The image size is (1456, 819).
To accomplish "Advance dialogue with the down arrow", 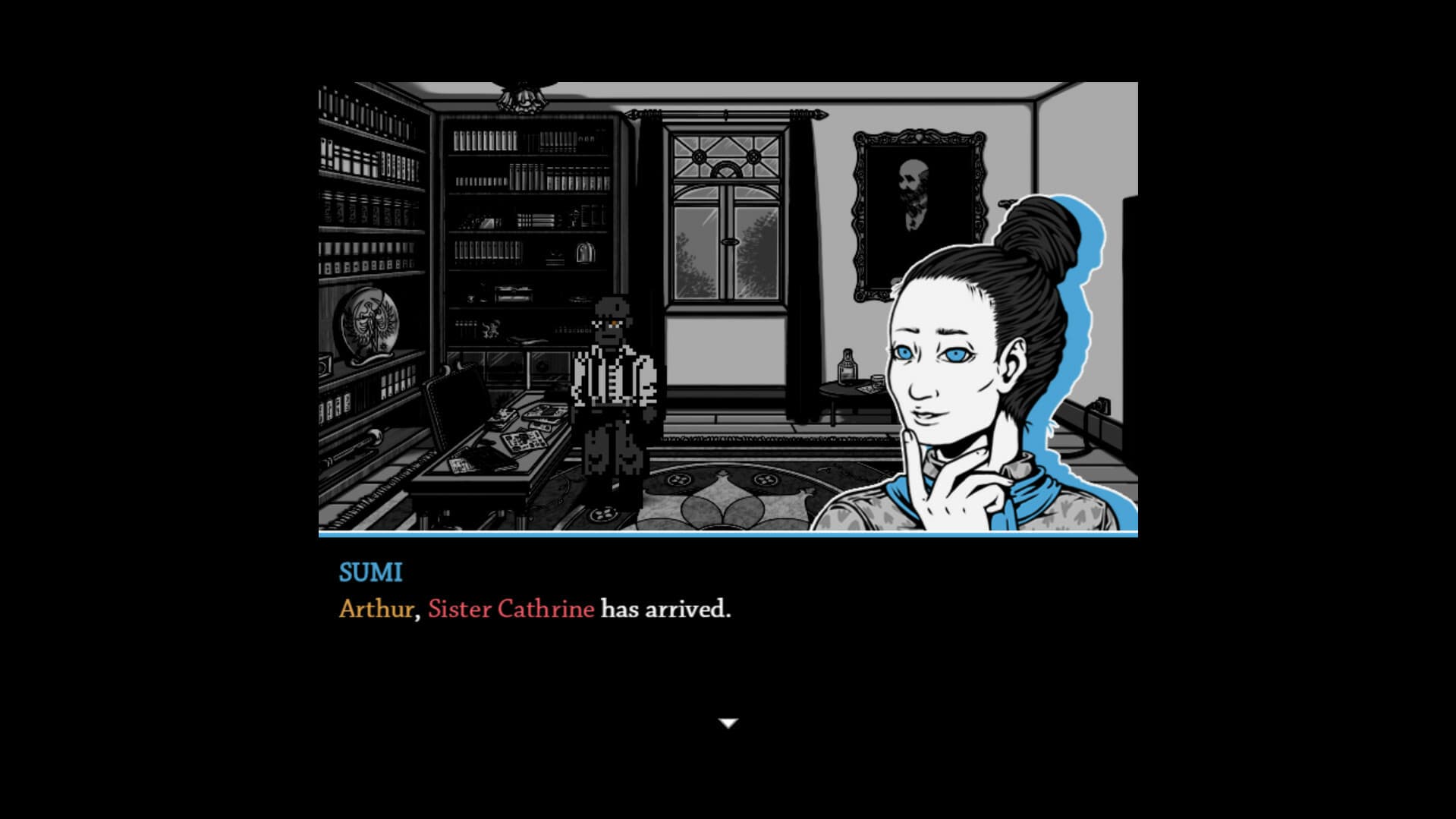I will (728, 723).
